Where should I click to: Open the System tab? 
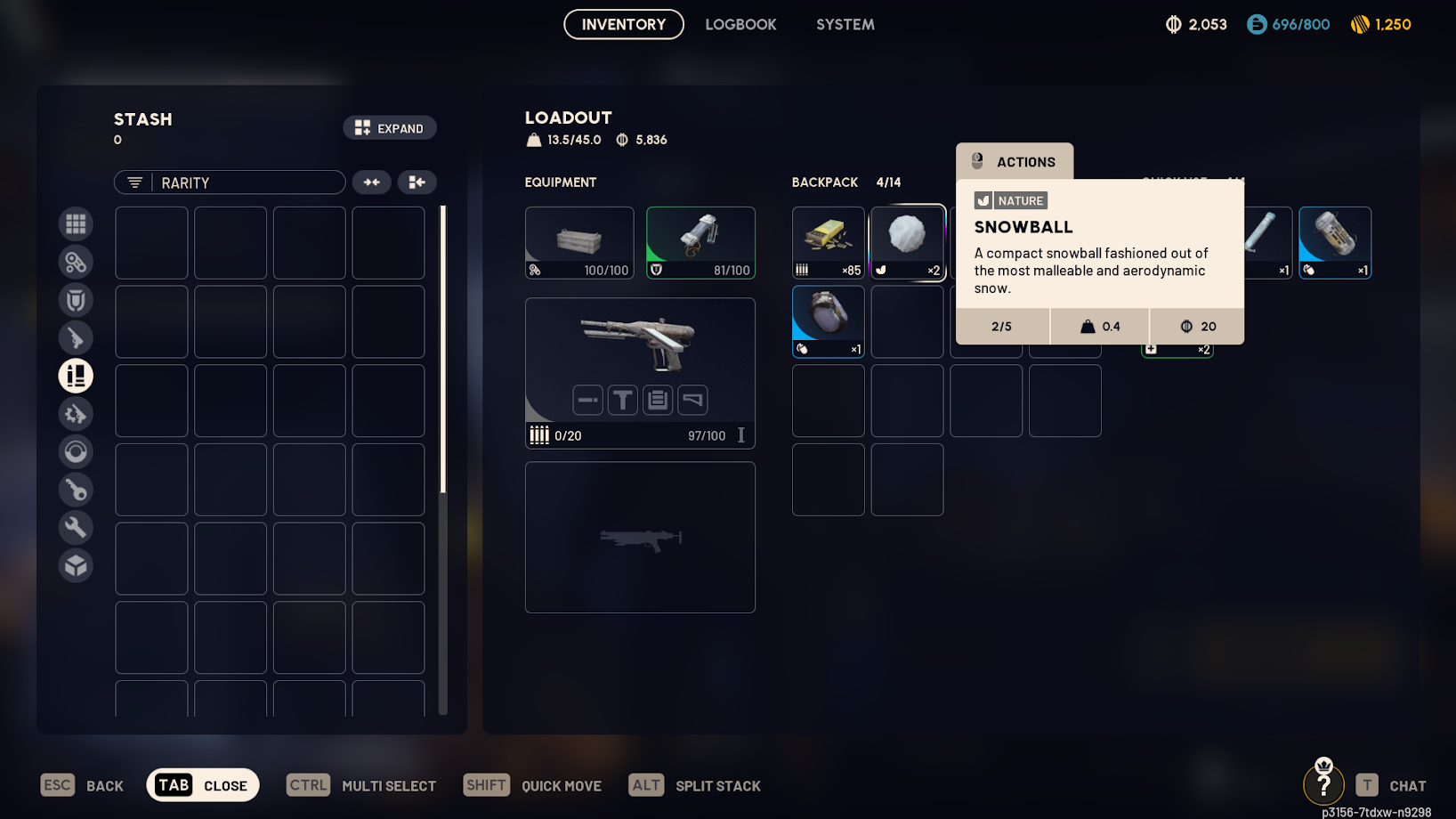coord(845,24)
